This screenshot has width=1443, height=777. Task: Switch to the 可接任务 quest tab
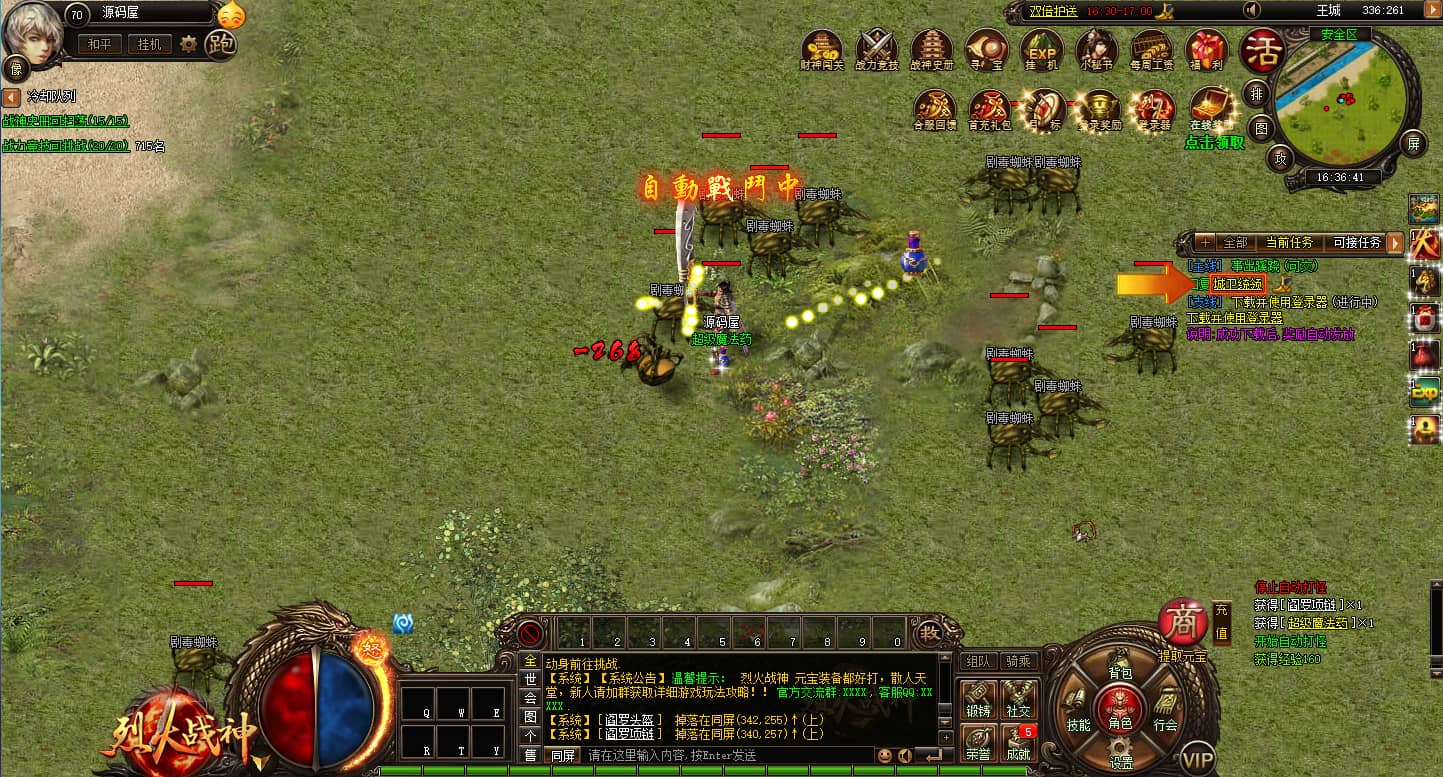pos(1357,243)
